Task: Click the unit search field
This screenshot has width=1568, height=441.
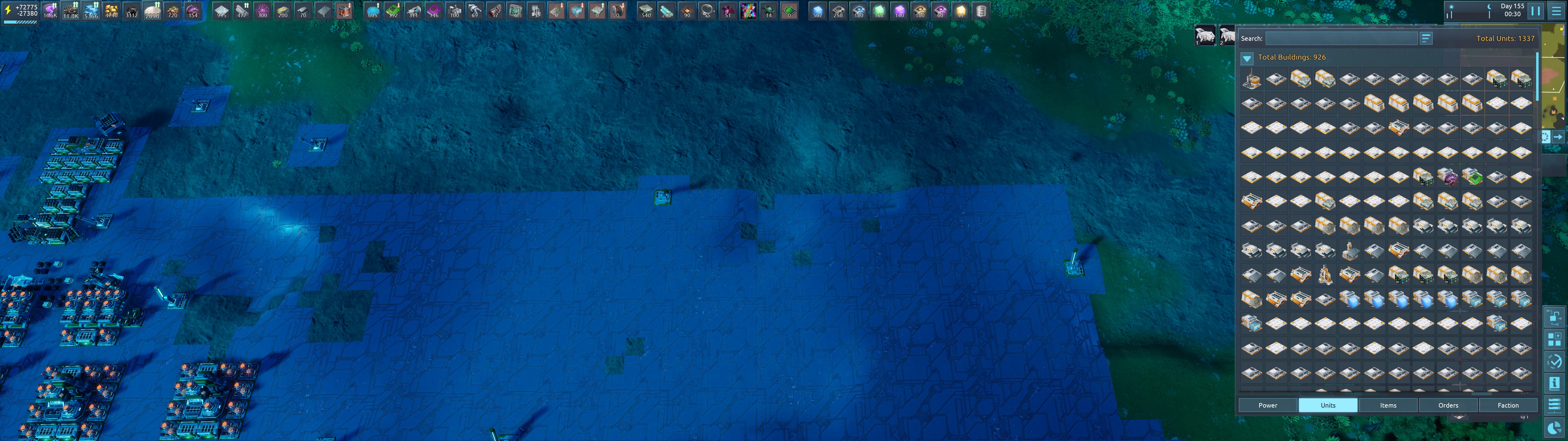Action: [x=1342, y=38]
